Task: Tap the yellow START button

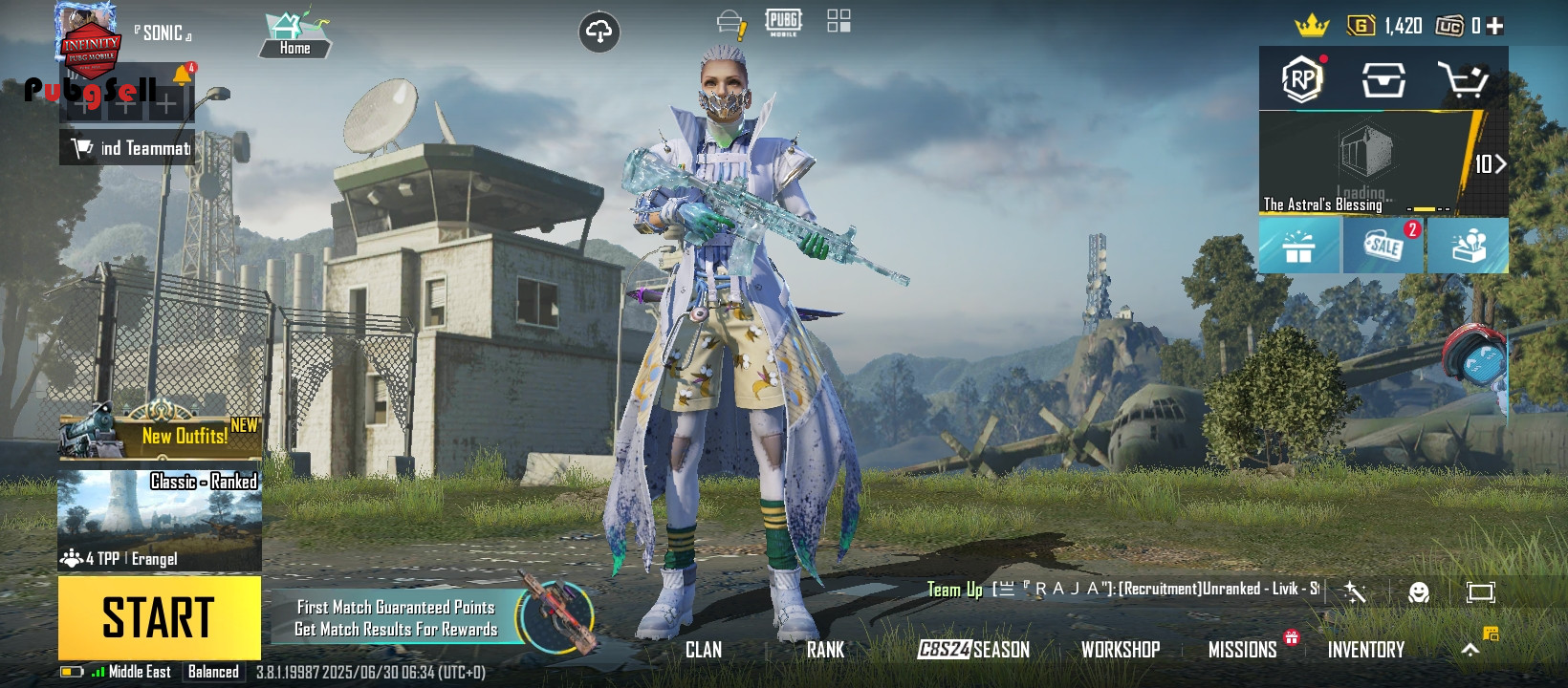Action: point(159,616)
